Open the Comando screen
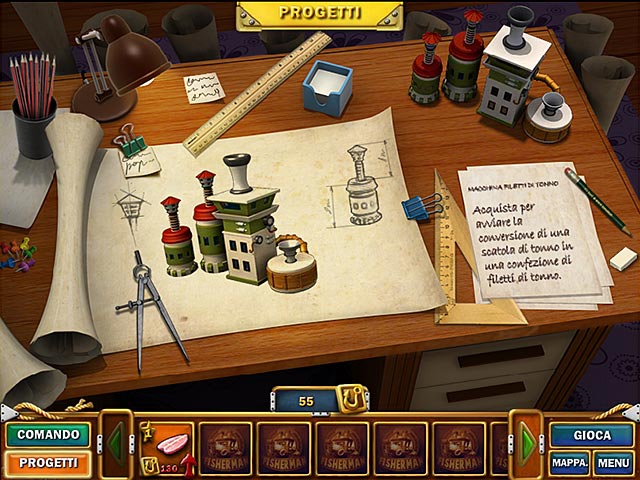This screenshot has width=640, height=480. pyautogui.click(x=47, y=435)
